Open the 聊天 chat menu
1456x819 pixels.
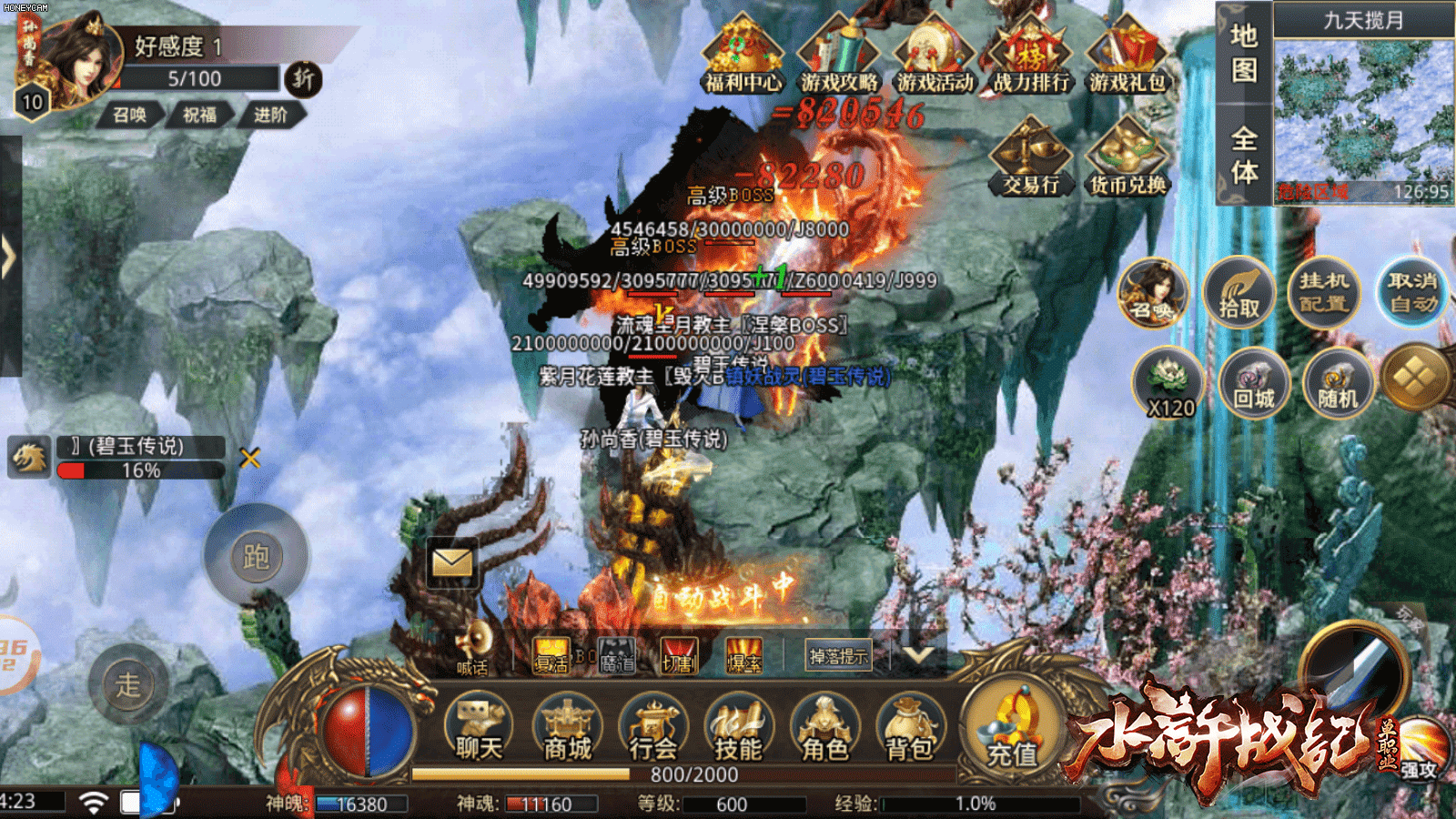tap(479, 730)
